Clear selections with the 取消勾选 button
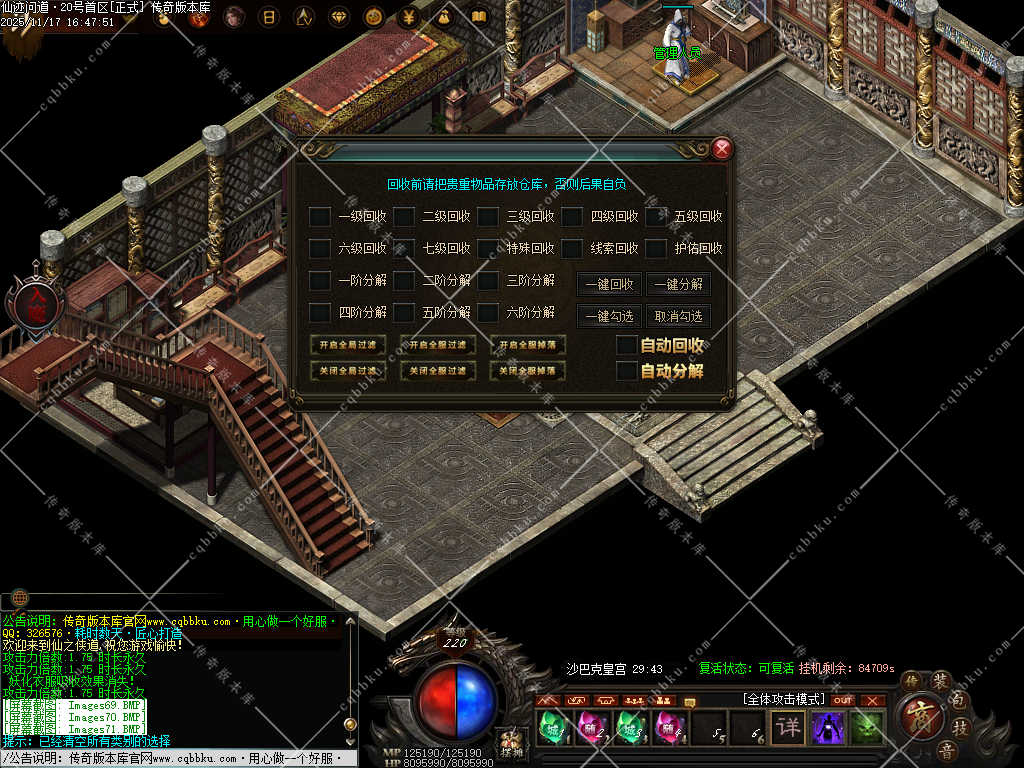 point(678,316)
